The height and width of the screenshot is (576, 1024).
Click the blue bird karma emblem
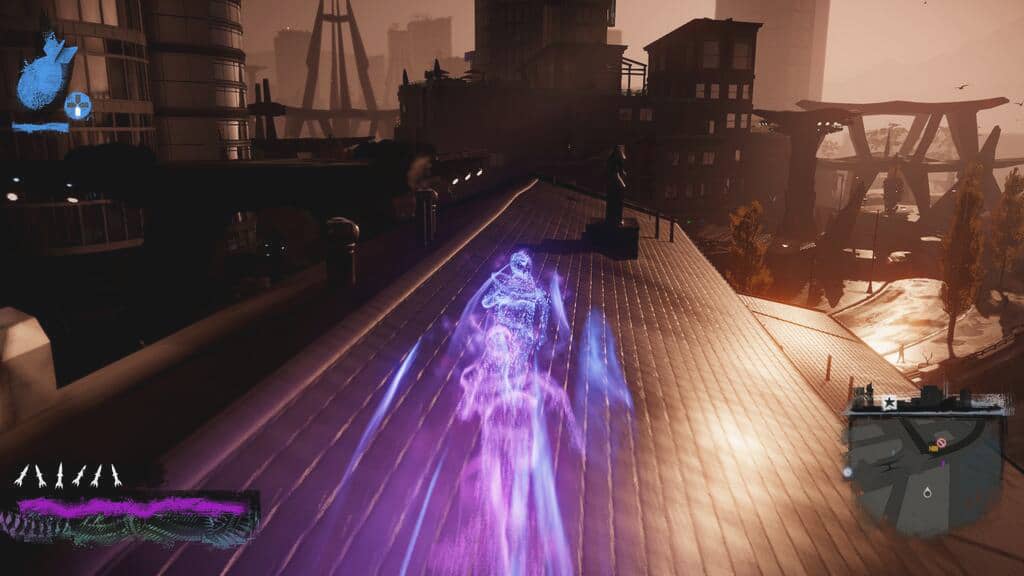45,70
